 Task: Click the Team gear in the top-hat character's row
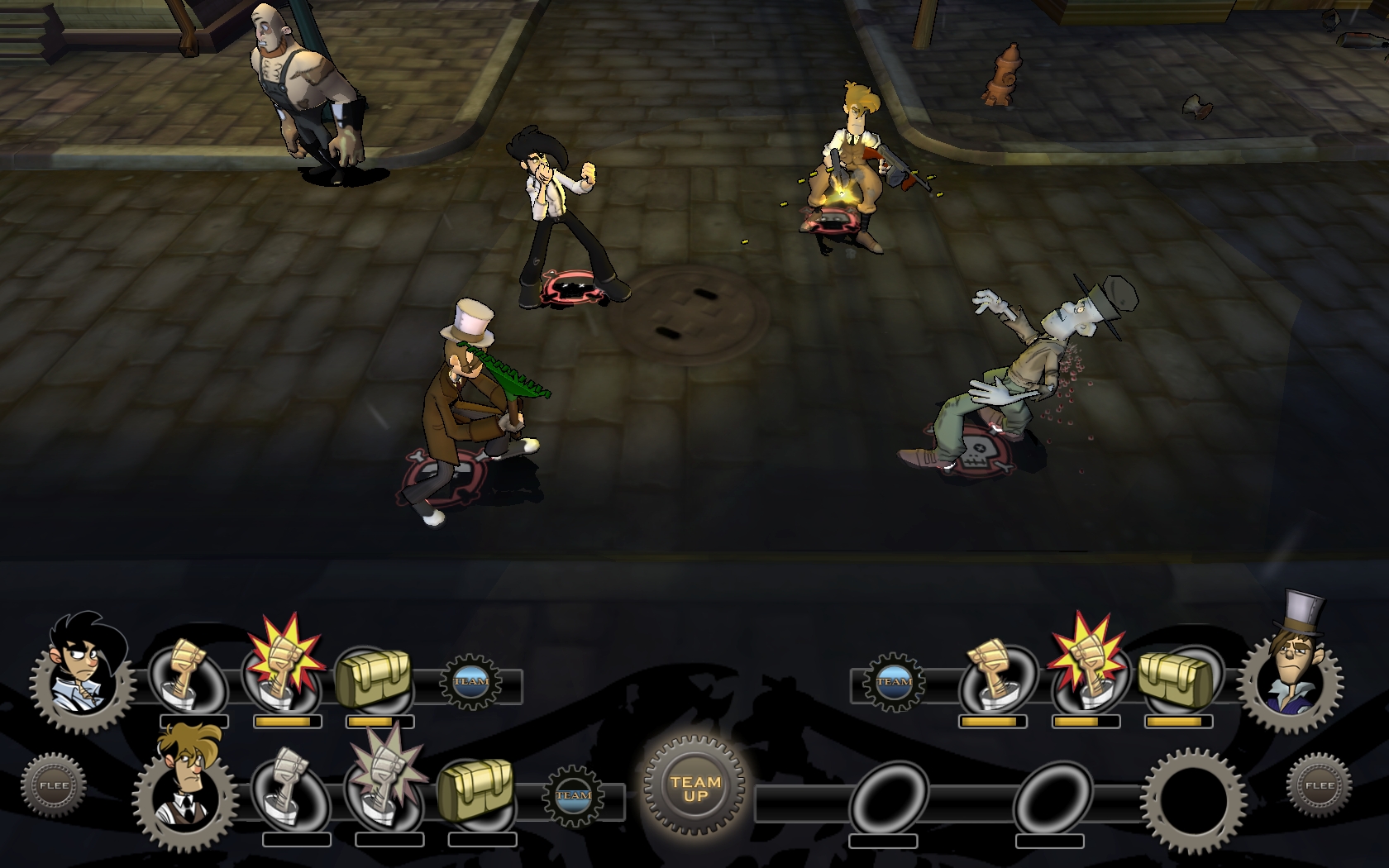point(893,681)
